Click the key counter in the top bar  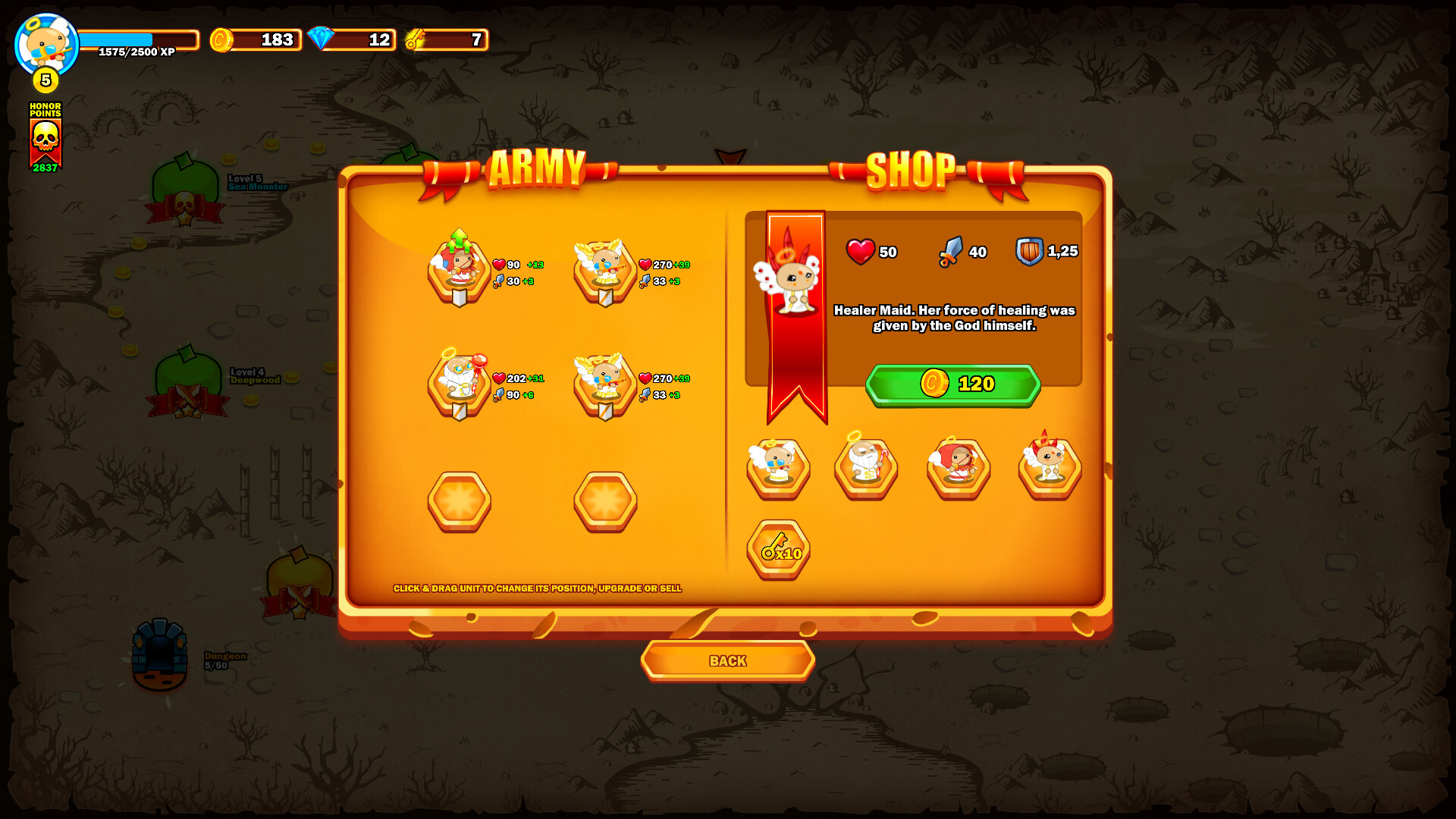(x=447, y=39)
